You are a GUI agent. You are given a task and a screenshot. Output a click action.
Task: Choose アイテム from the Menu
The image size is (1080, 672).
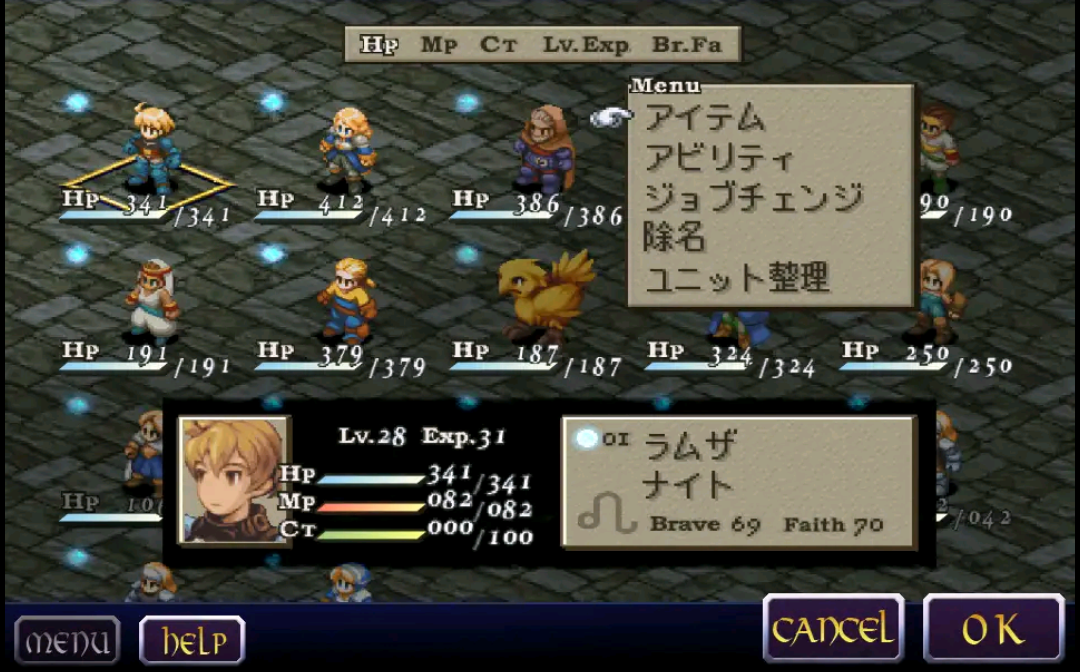pos(705,118)
